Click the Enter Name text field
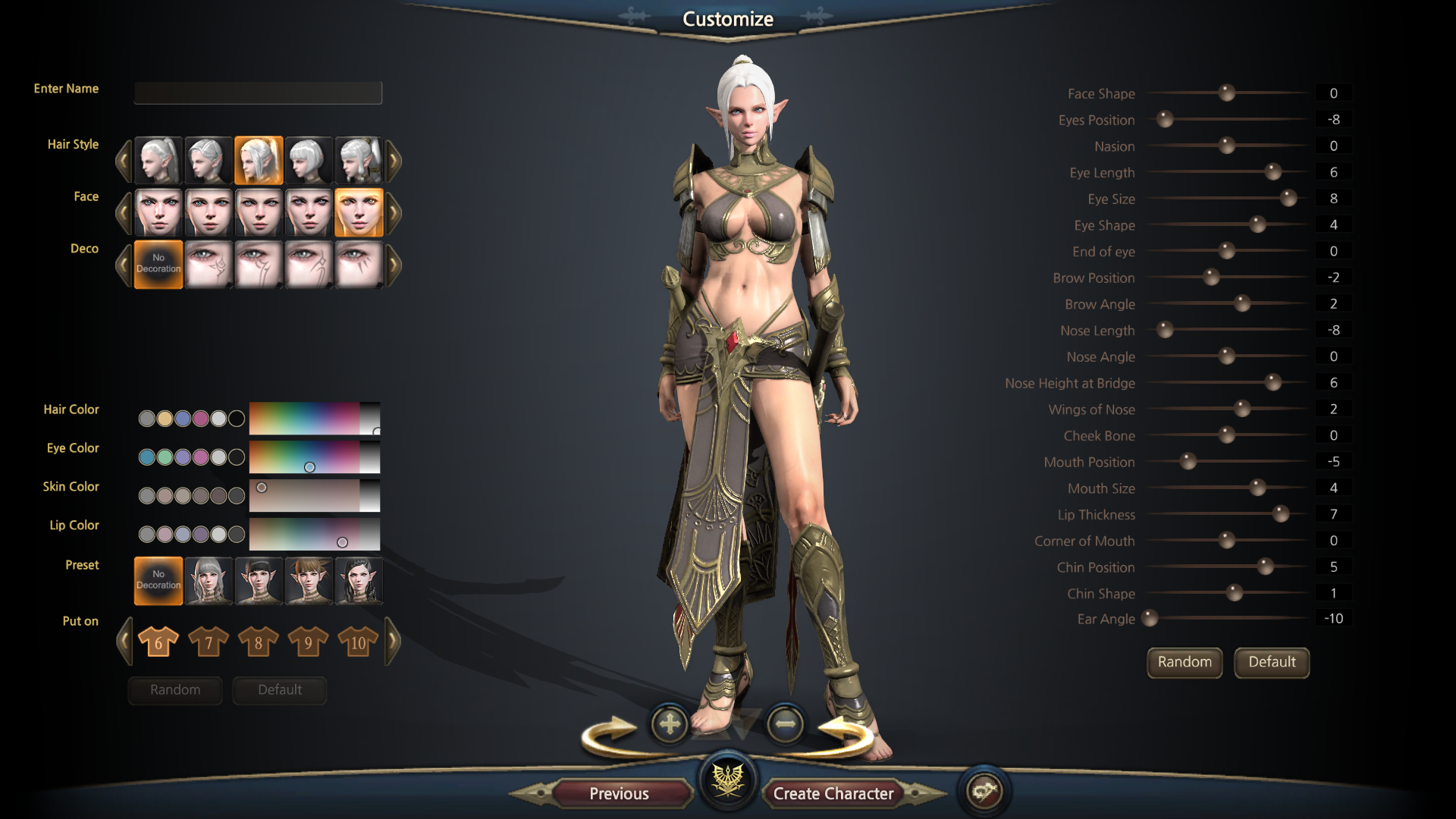Viewport: 1456px width, 819px height. 258,93
